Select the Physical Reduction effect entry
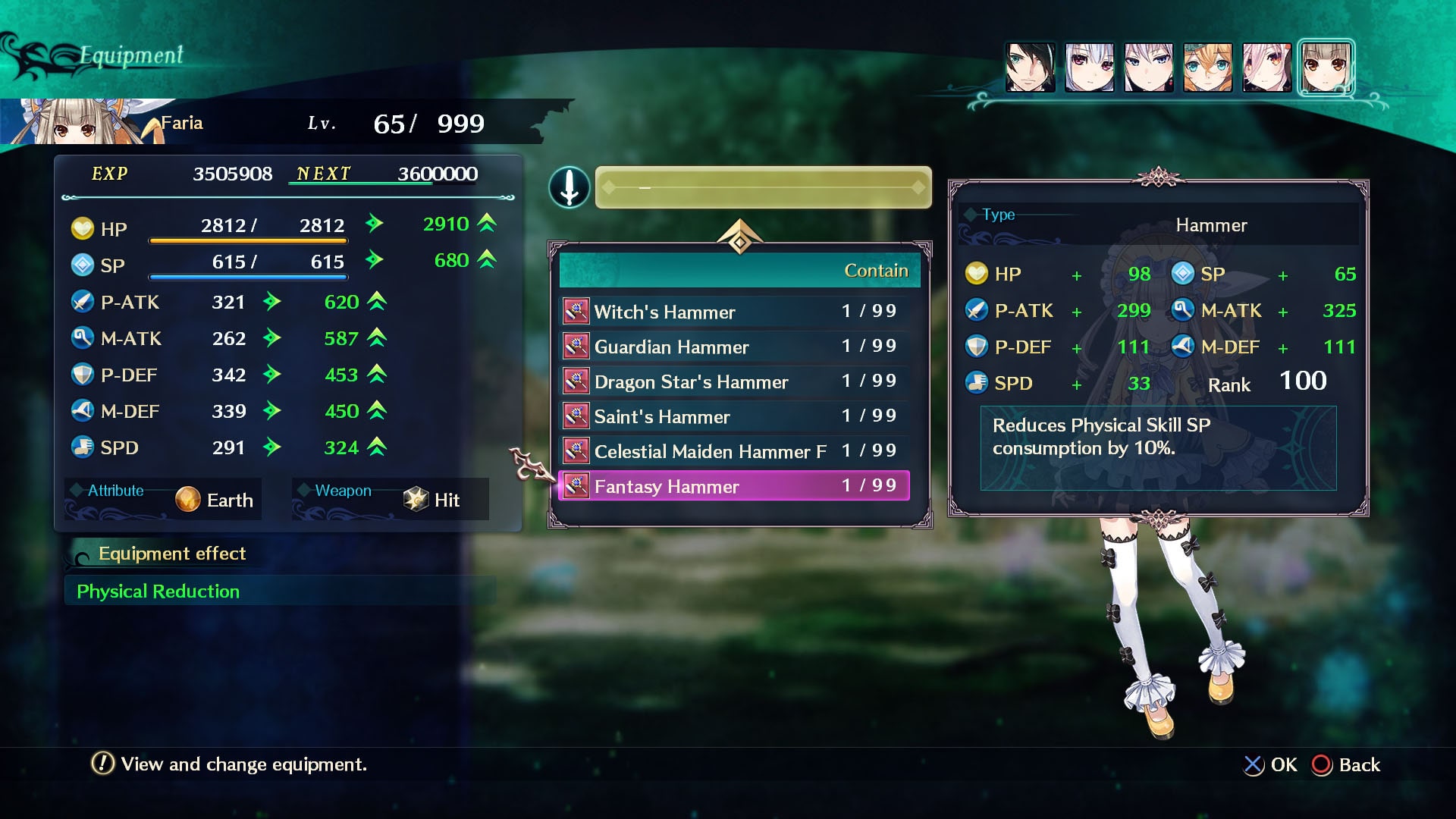The width and height of the screenshot is (1456, 819). 158,591
